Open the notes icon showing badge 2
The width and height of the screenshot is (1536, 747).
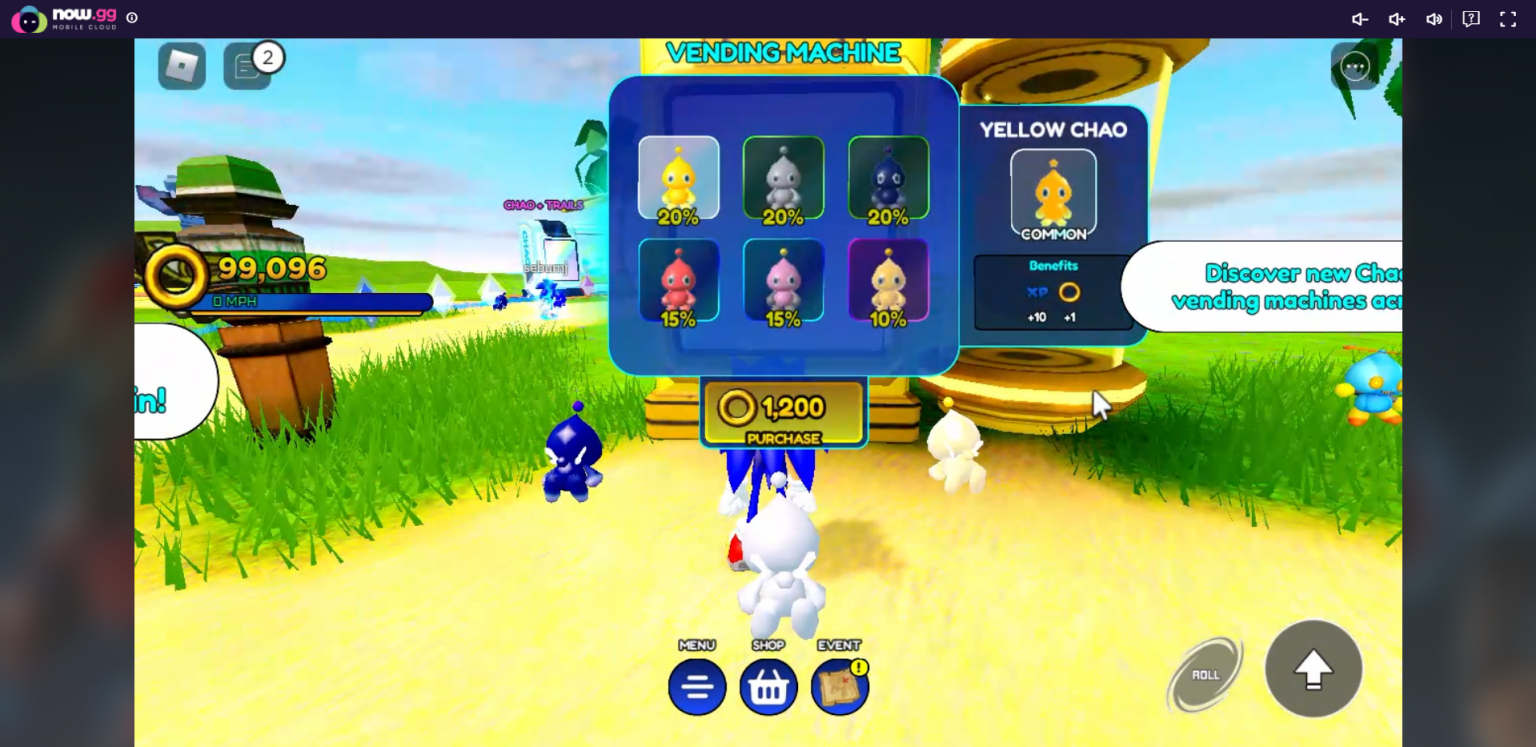pyautogui.click(x=247, y=68)
